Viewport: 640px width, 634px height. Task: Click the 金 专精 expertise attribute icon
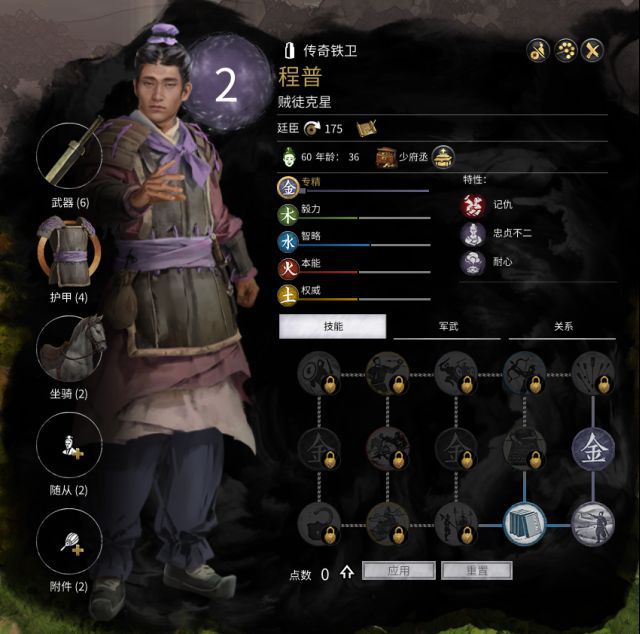tap(288, 187)
